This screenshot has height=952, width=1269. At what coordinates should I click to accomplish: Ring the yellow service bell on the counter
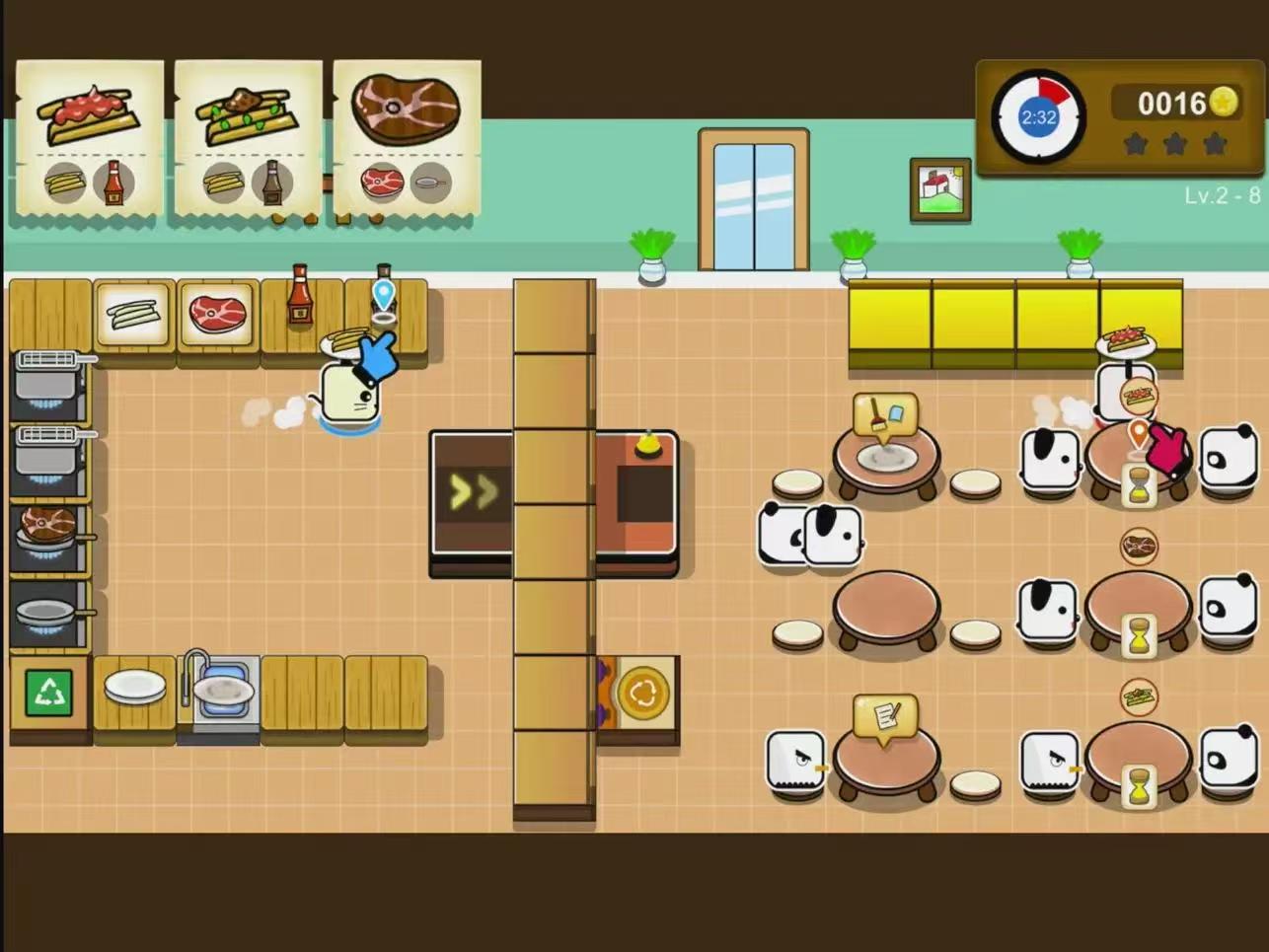point(647,445)
